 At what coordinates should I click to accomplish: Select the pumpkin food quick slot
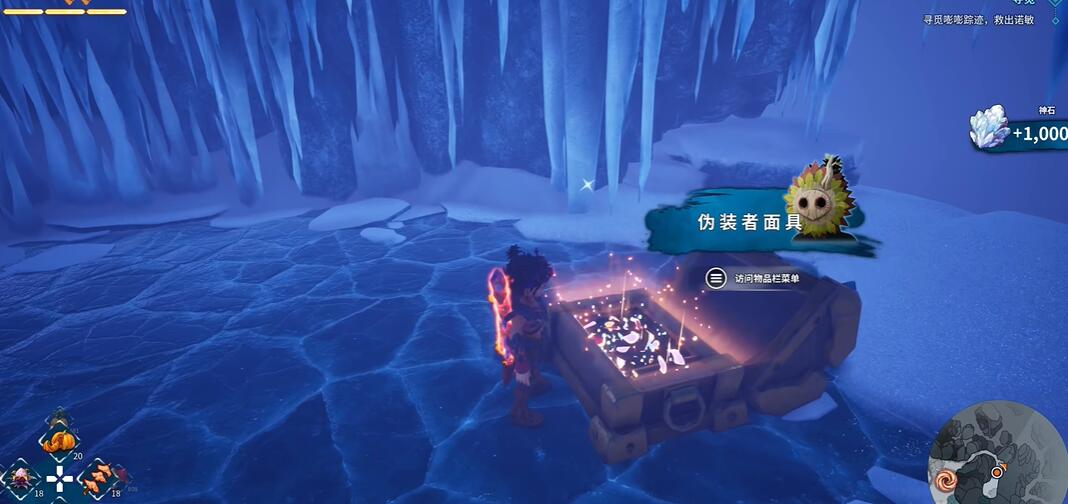tap(57, 439)
